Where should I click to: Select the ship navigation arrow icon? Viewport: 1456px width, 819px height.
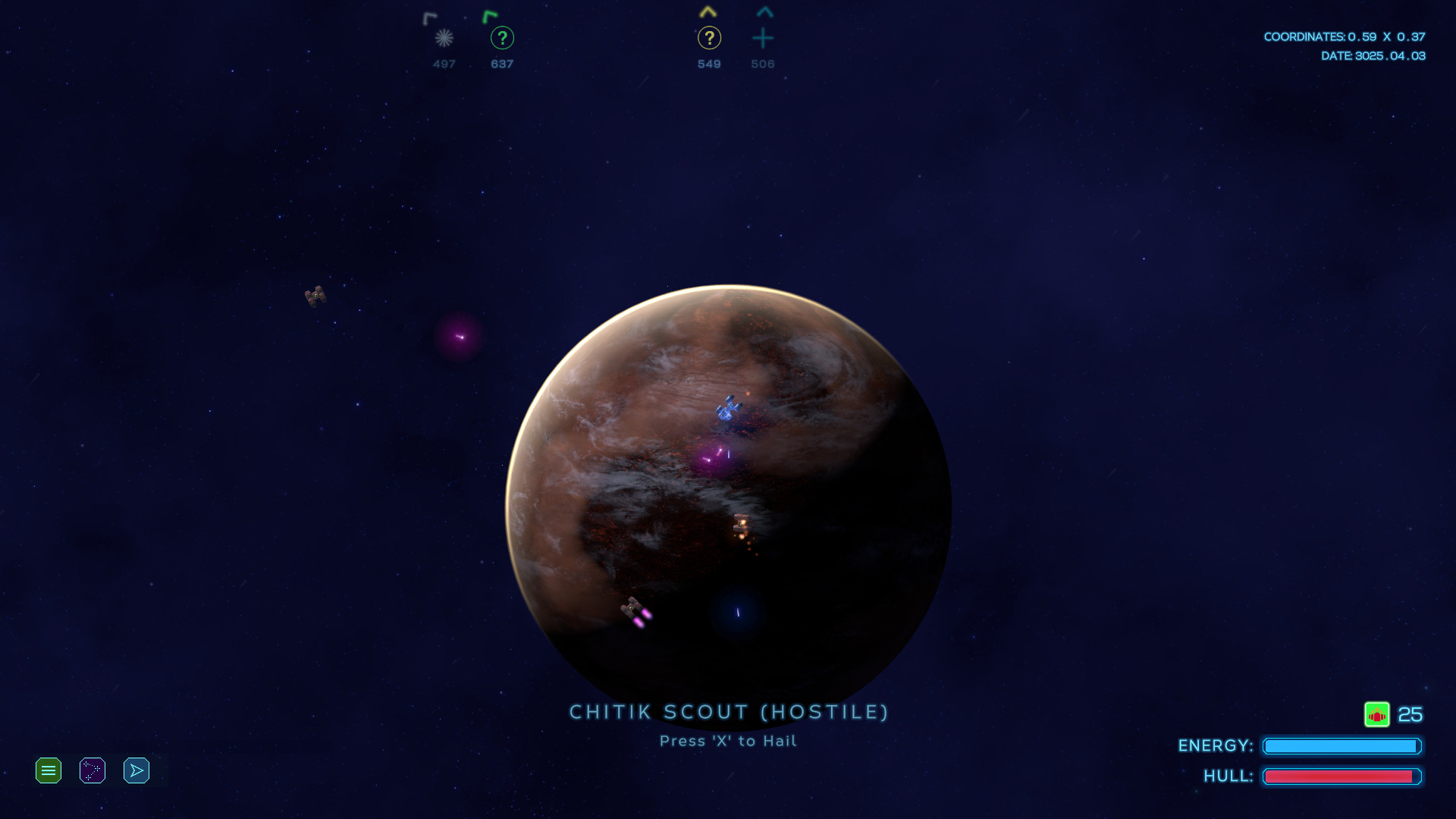[136, 770]
